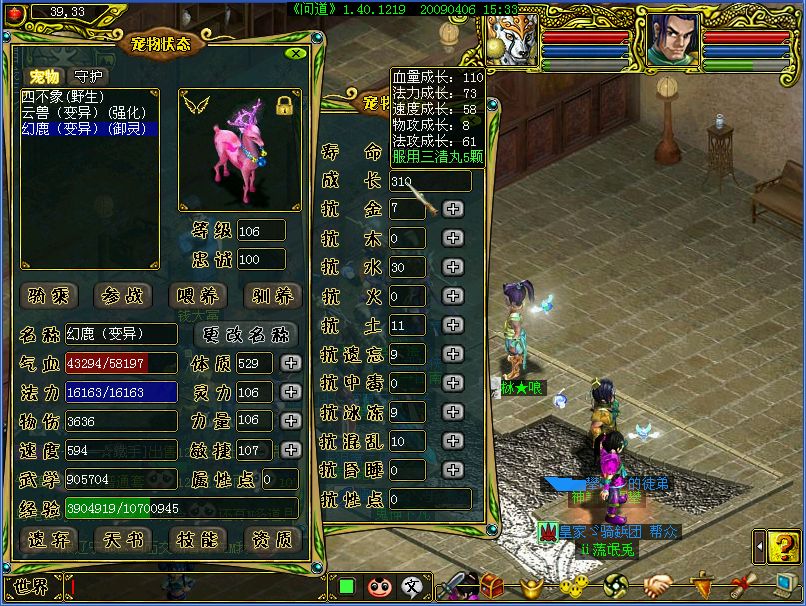Click the 骑乘 ride button

tap(49, 295)
